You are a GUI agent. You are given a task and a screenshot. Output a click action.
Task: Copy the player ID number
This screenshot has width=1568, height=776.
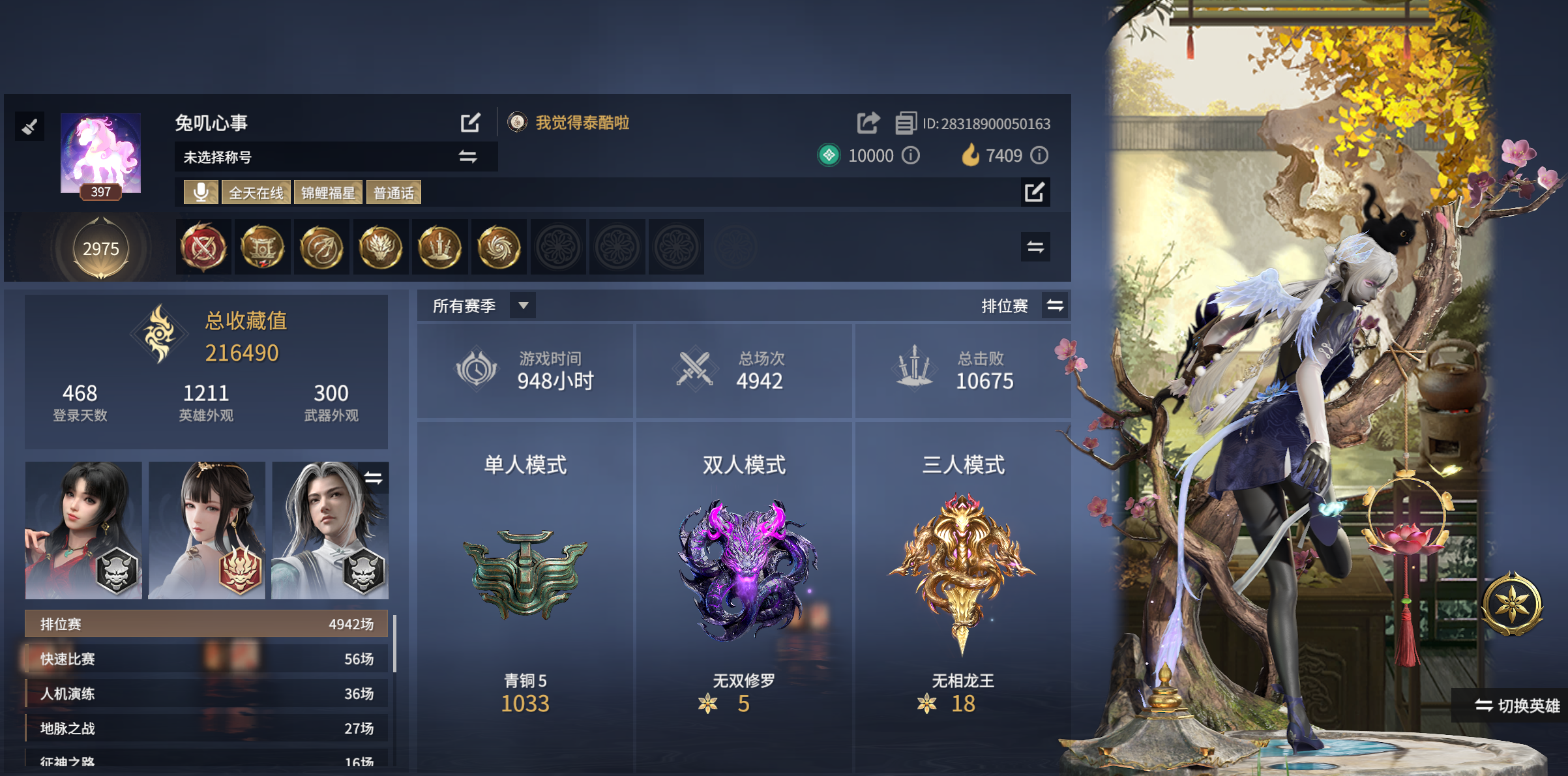pos(905,123)
